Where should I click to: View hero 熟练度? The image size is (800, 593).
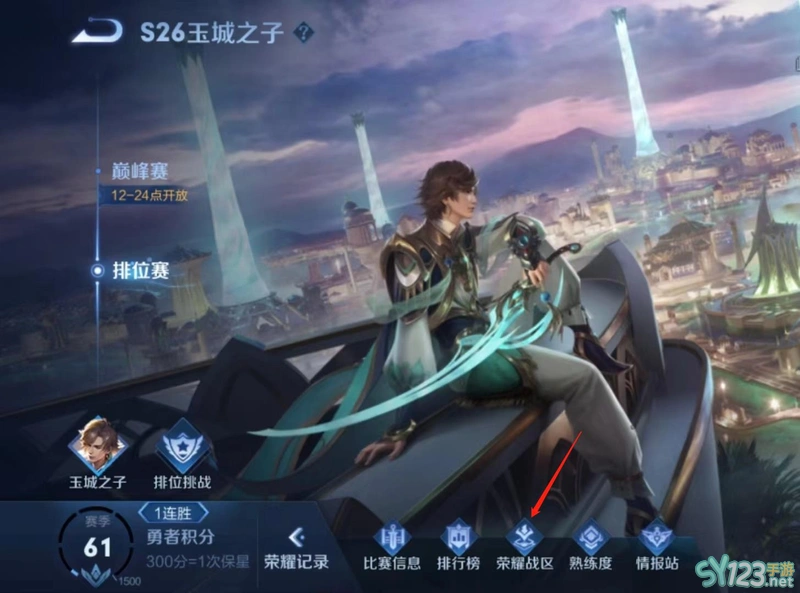tap(589, 546)
